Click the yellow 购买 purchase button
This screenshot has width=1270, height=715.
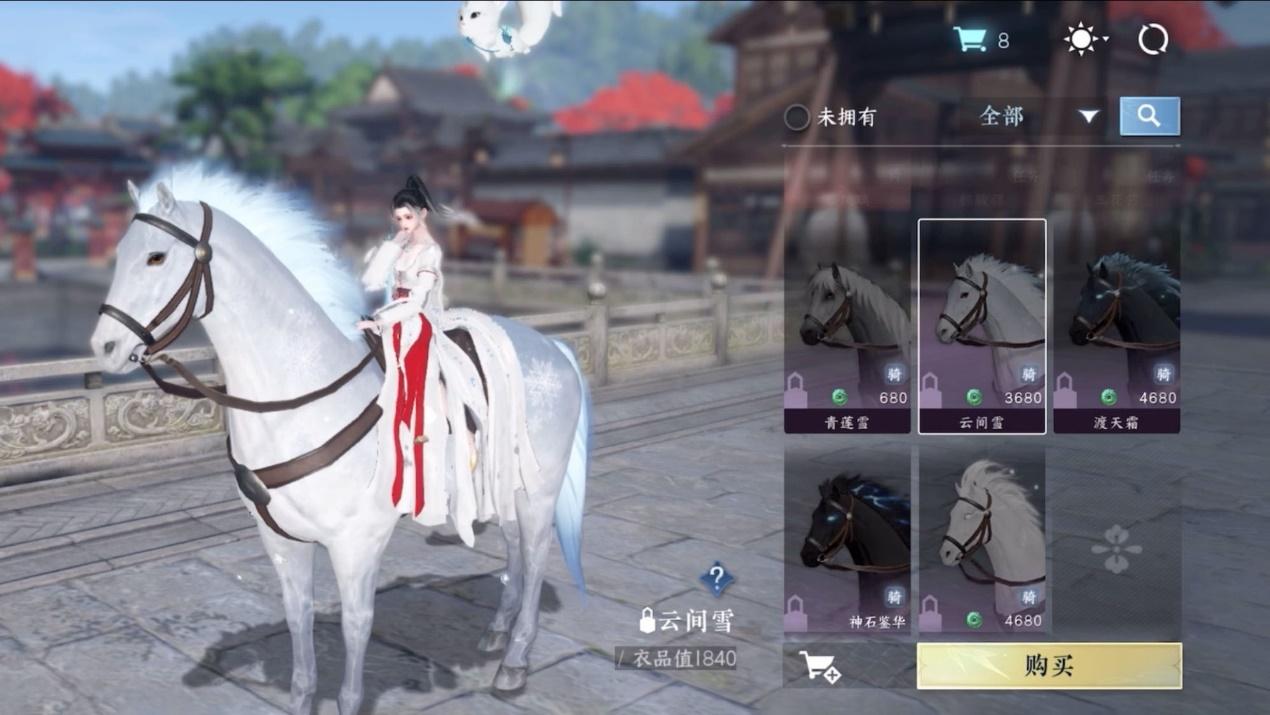1049,666
